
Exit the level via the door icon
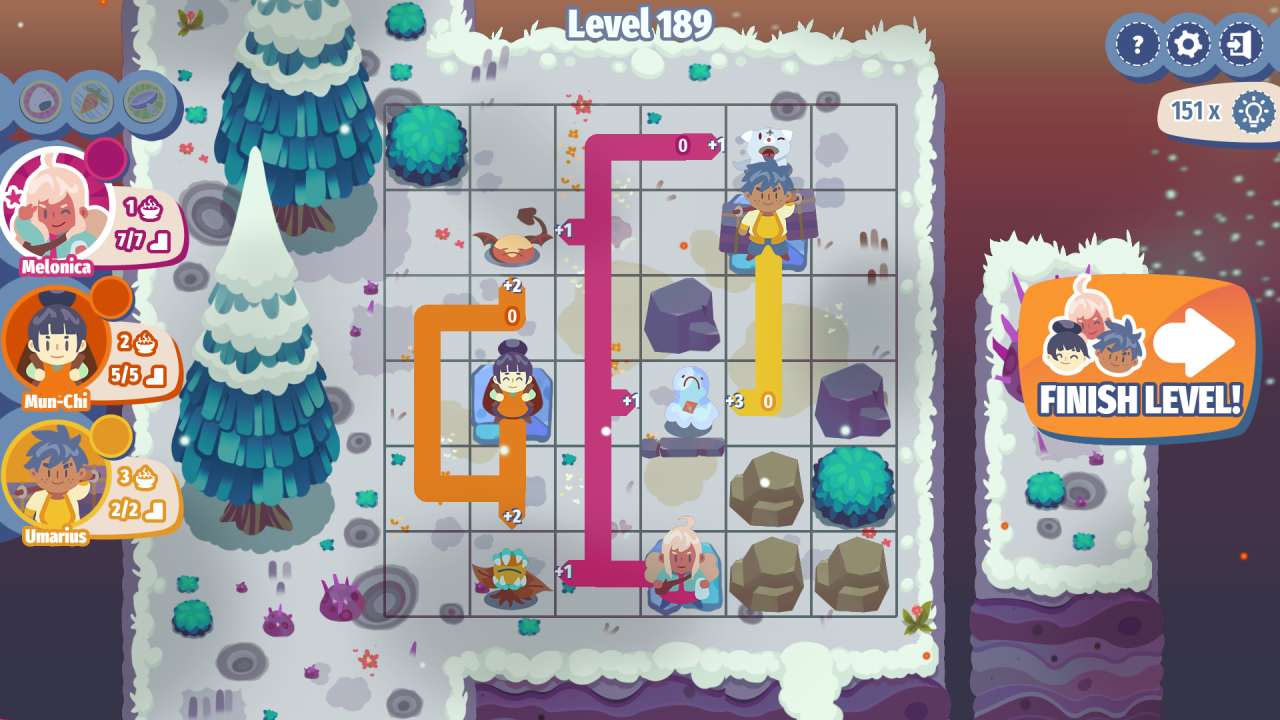pos(1240,45)
